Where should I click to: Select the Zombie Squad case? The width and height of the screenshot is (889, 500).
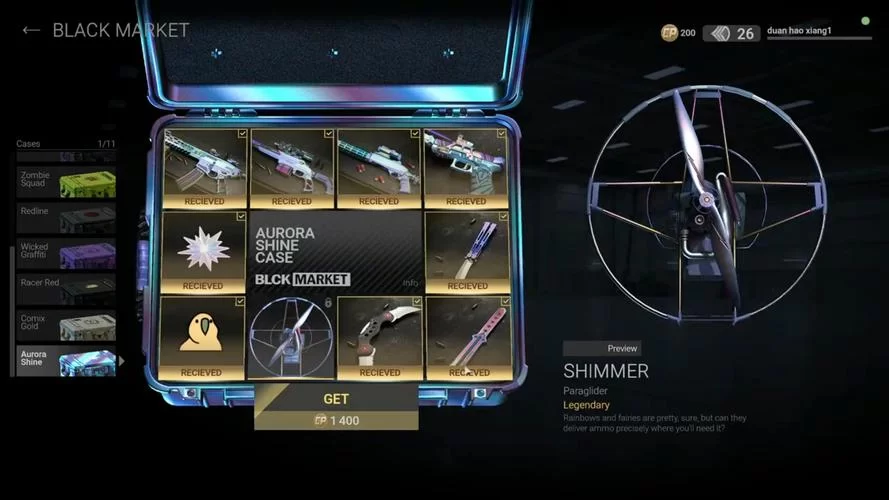pyautogui.click(x=67, y=182)
